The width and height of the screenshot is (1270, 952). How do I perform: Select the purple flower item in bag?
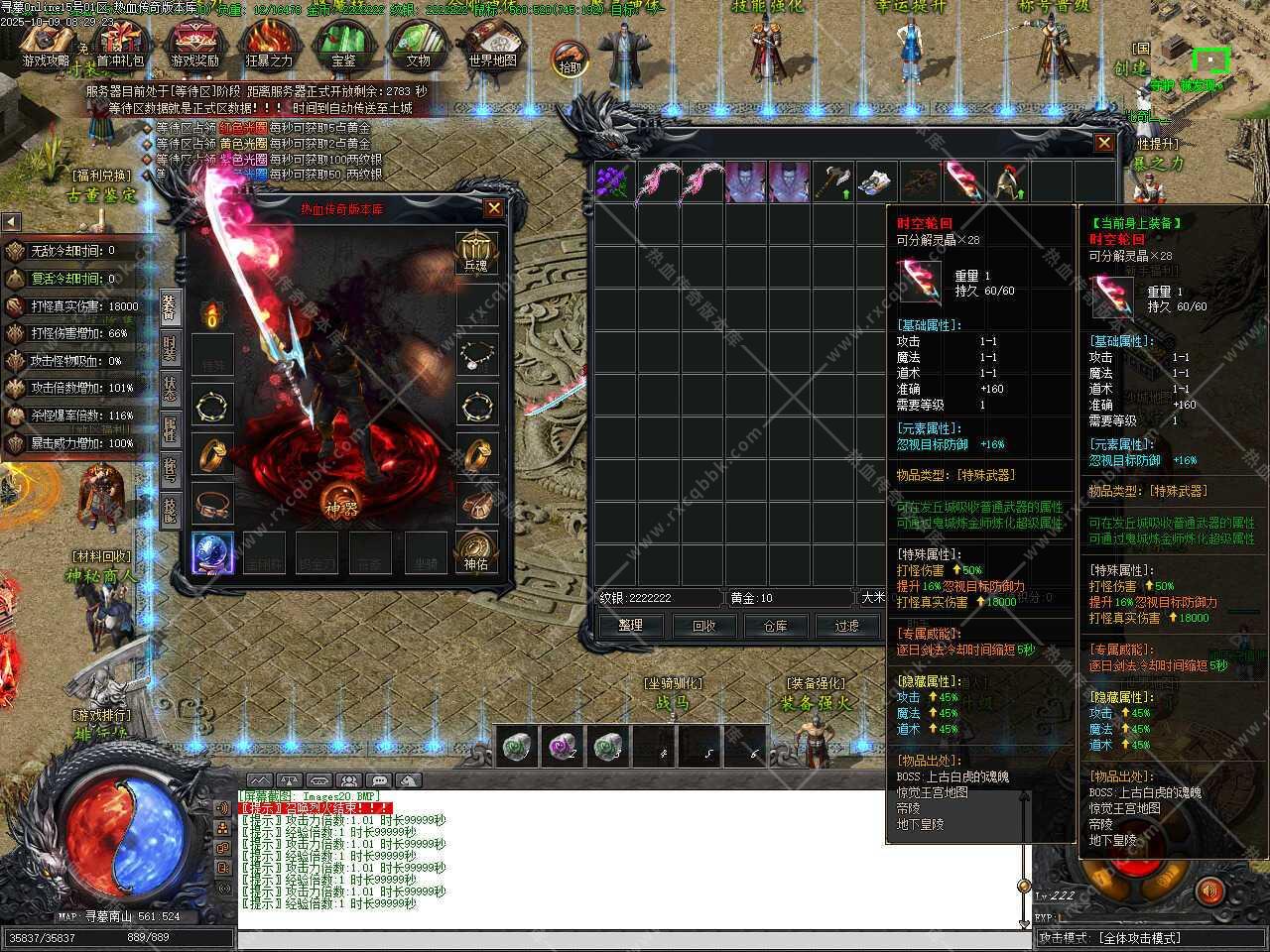[613, 182]
